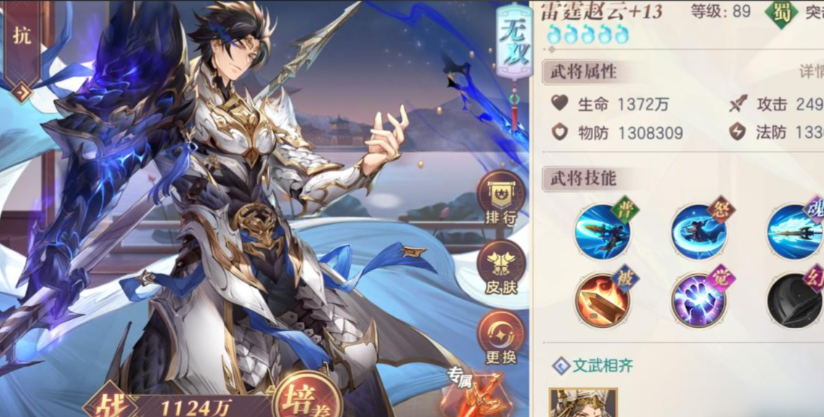This screenshot has height=417, width=824.
Task: Tap the green 蜀 faction badge
Action: click(778, 12)
